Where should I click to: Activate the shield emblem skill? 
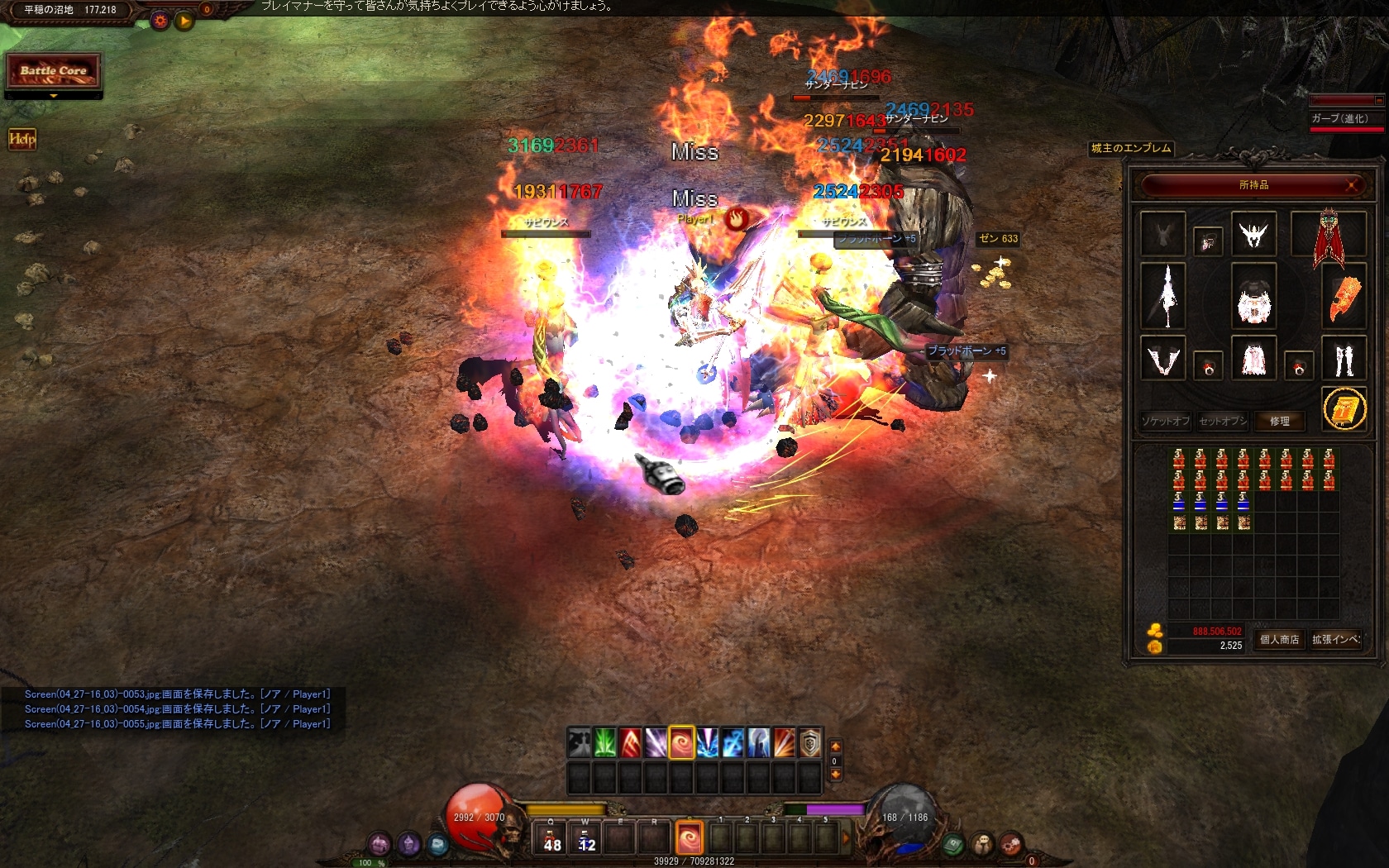pyautogui.click(x=809, y=743)
